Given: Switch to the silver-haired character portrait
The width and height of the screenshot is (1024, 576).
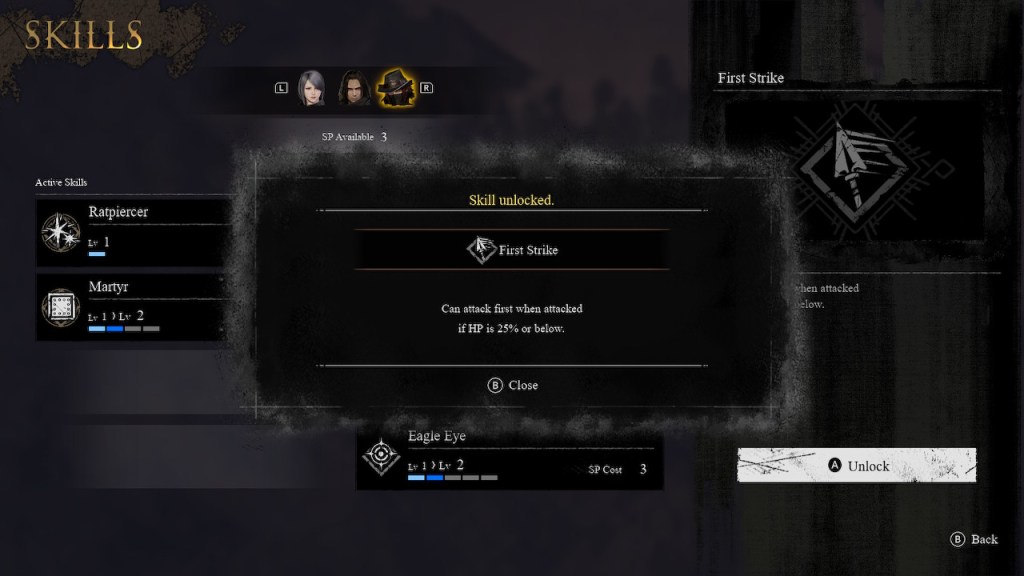Looking at the screenshot, I should coord(312,88).
